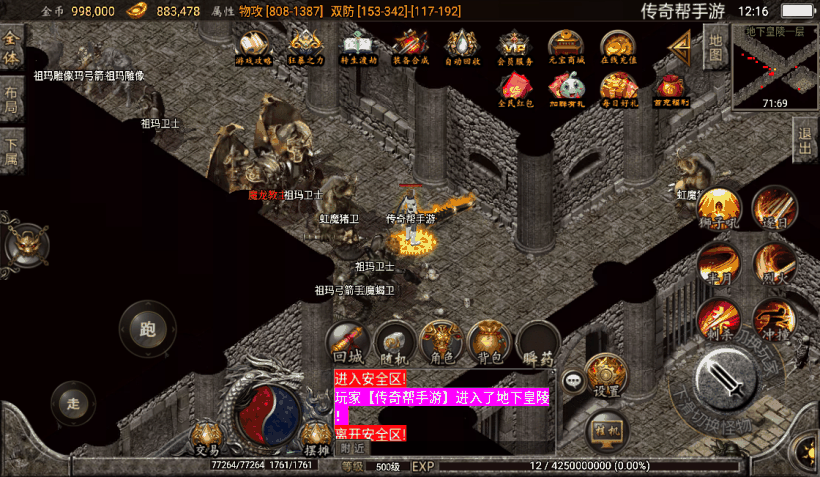
Task: Switch to 跑 run mode
Action: 147,327
